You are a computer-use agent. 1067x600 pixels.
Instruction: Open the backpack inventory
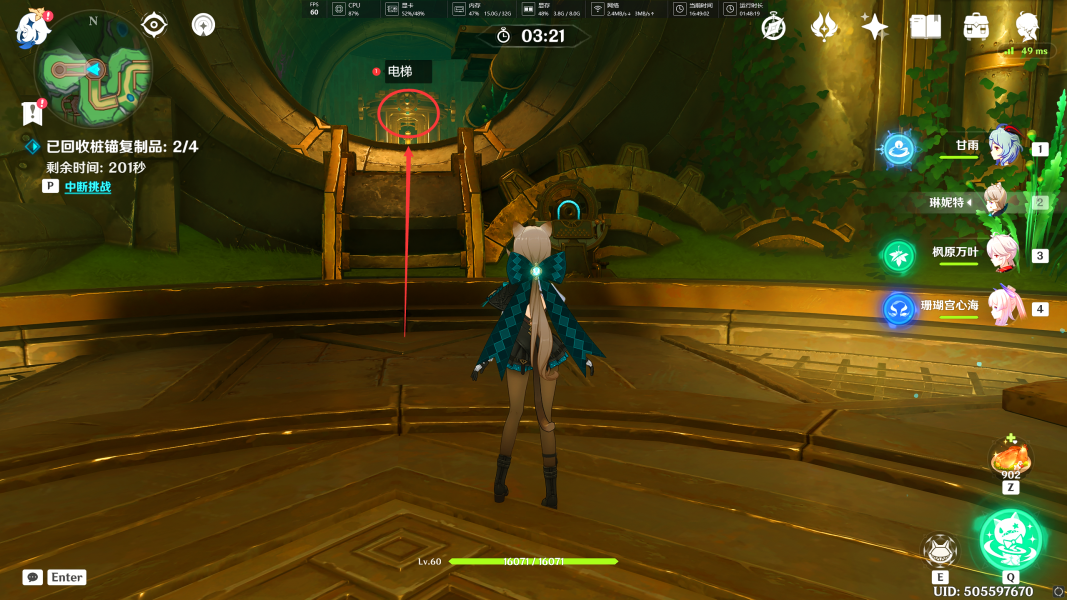point(976,27)
